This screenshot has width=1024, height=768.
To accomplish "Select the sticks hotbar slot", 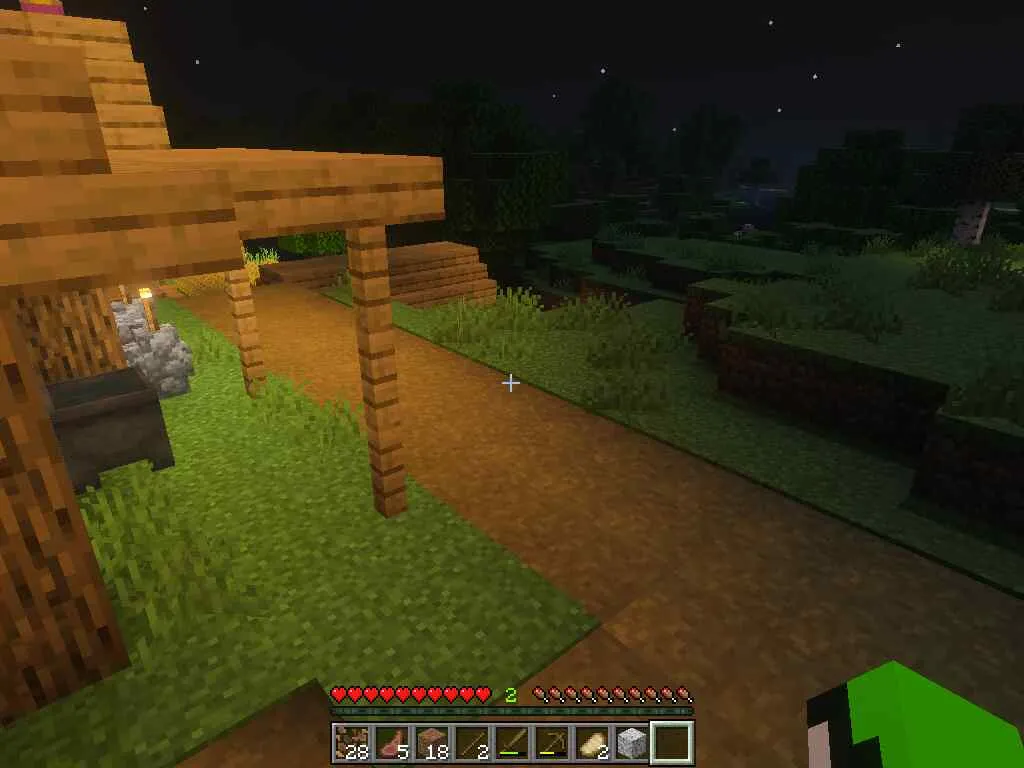I will pos(471,743).
